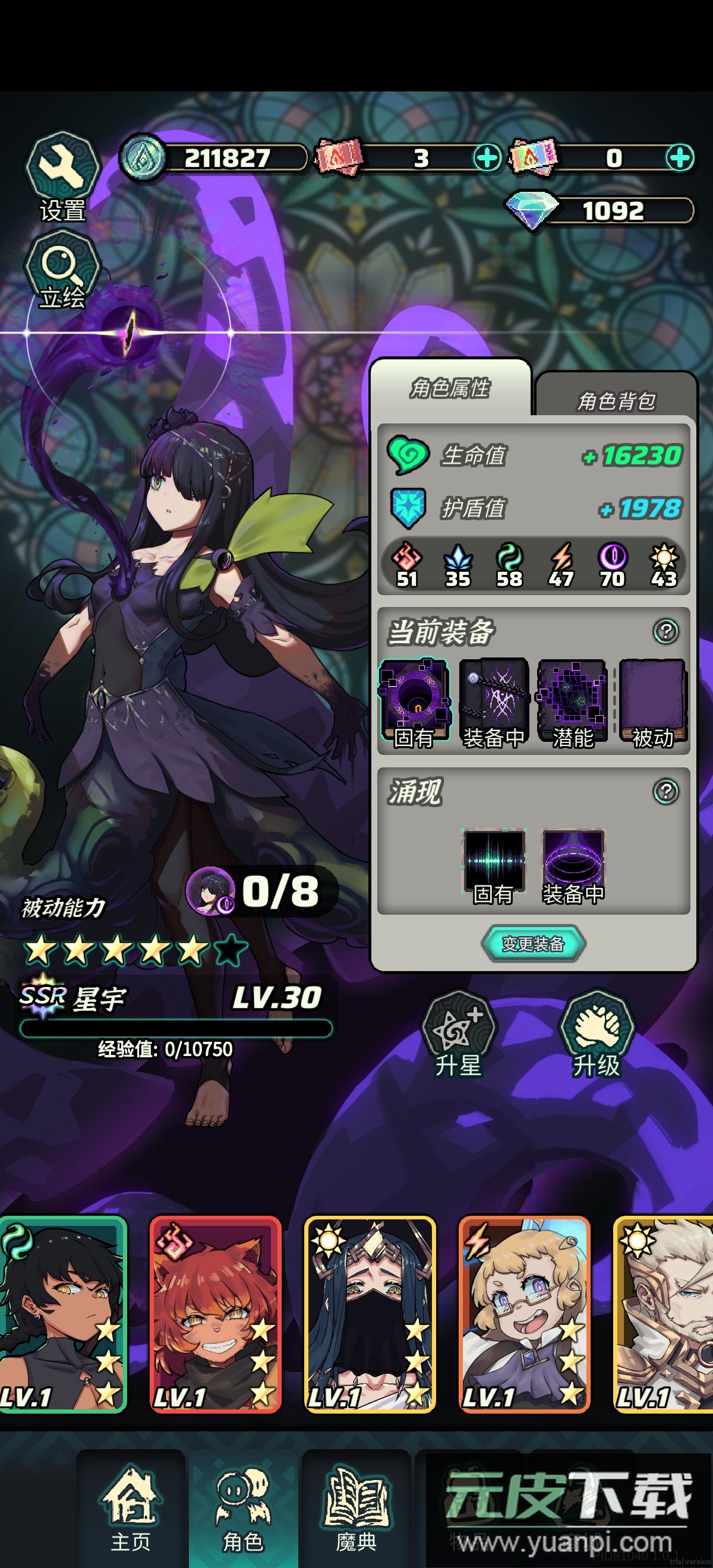The image size is (713, 1568).
Task: Open the 魔典 grimoire menu
Action: point(356,1510)
